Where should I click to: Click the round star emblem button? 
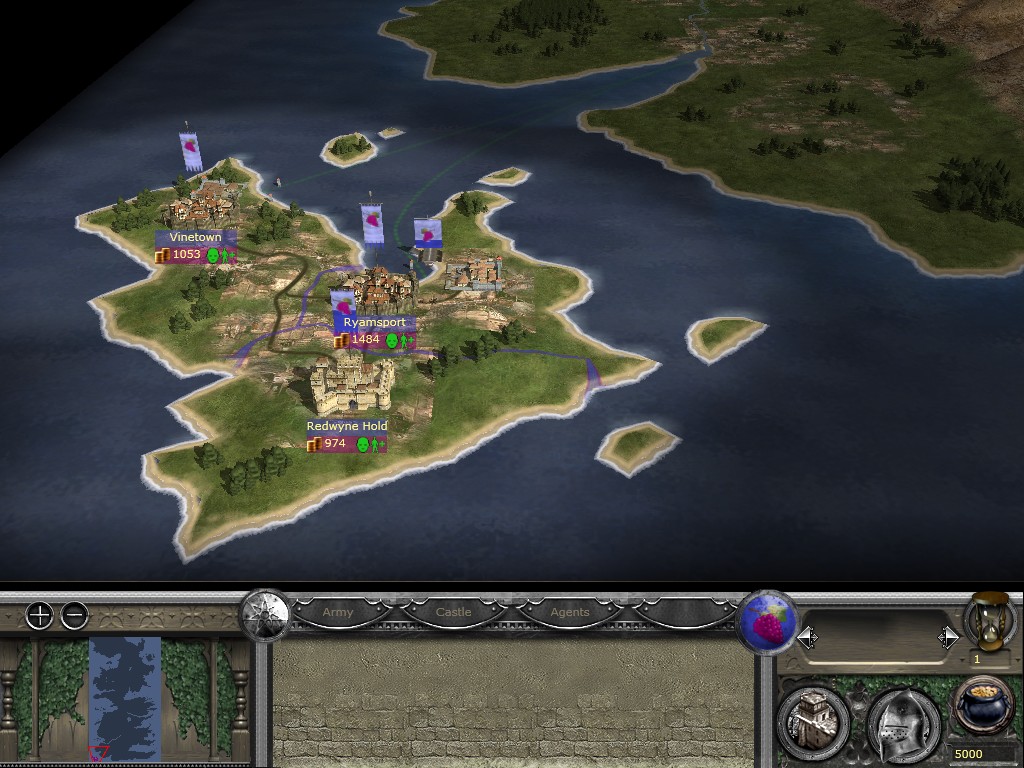click(x=265, y=611)
